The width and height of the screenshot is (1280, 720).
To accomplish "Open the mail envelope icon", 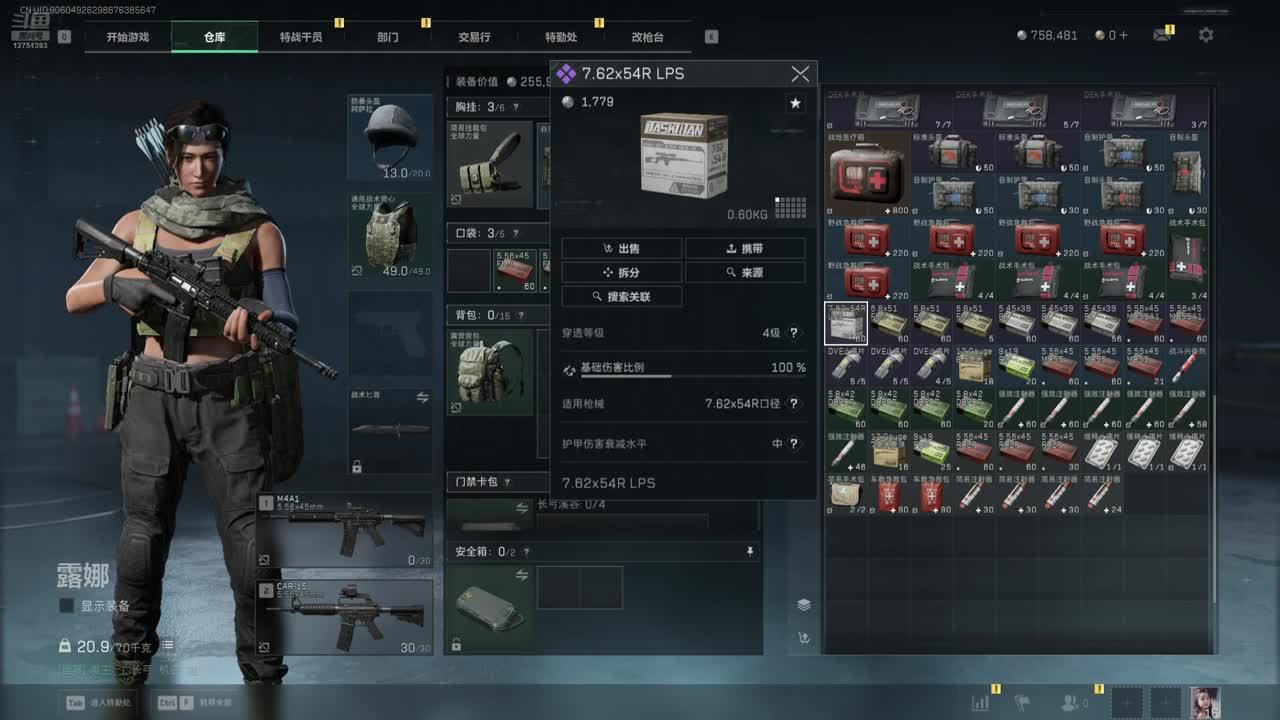I will tap(1161, 35).
